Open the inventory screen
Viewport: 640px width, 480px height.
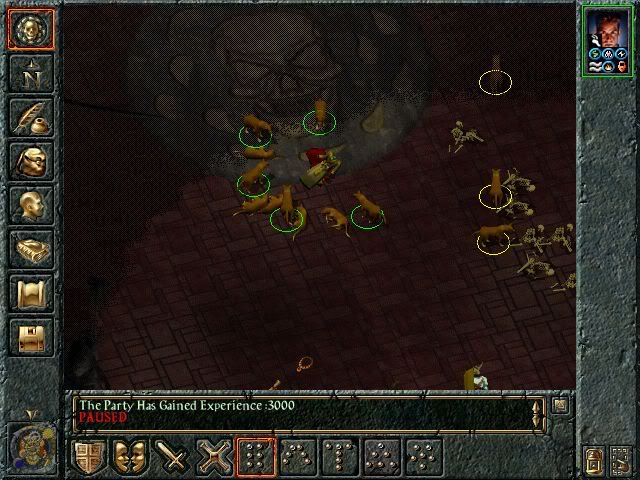[x=29, y=162]
